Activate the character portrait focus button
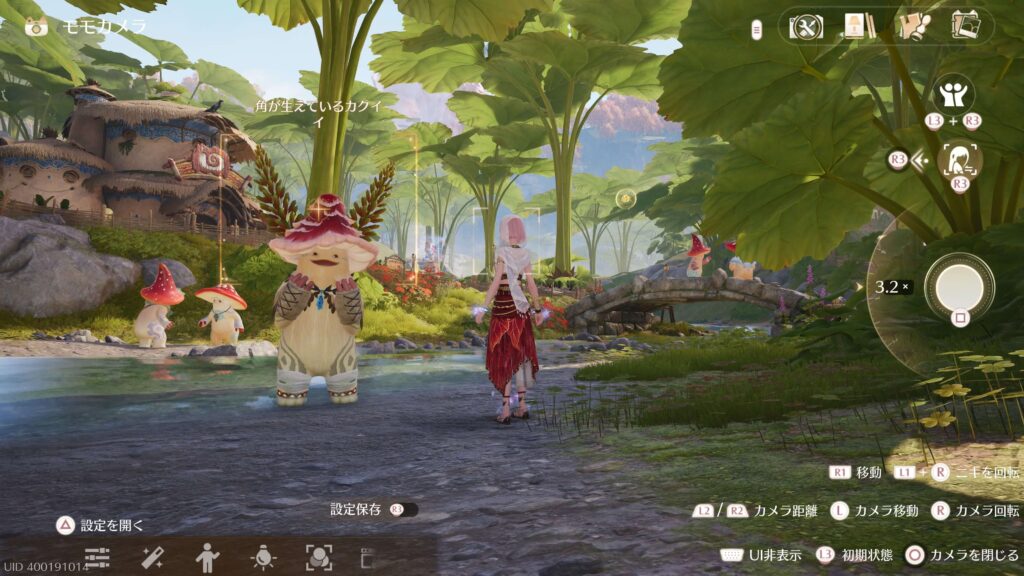Viewport: 1024px width, 576px height. pos(959,159)
